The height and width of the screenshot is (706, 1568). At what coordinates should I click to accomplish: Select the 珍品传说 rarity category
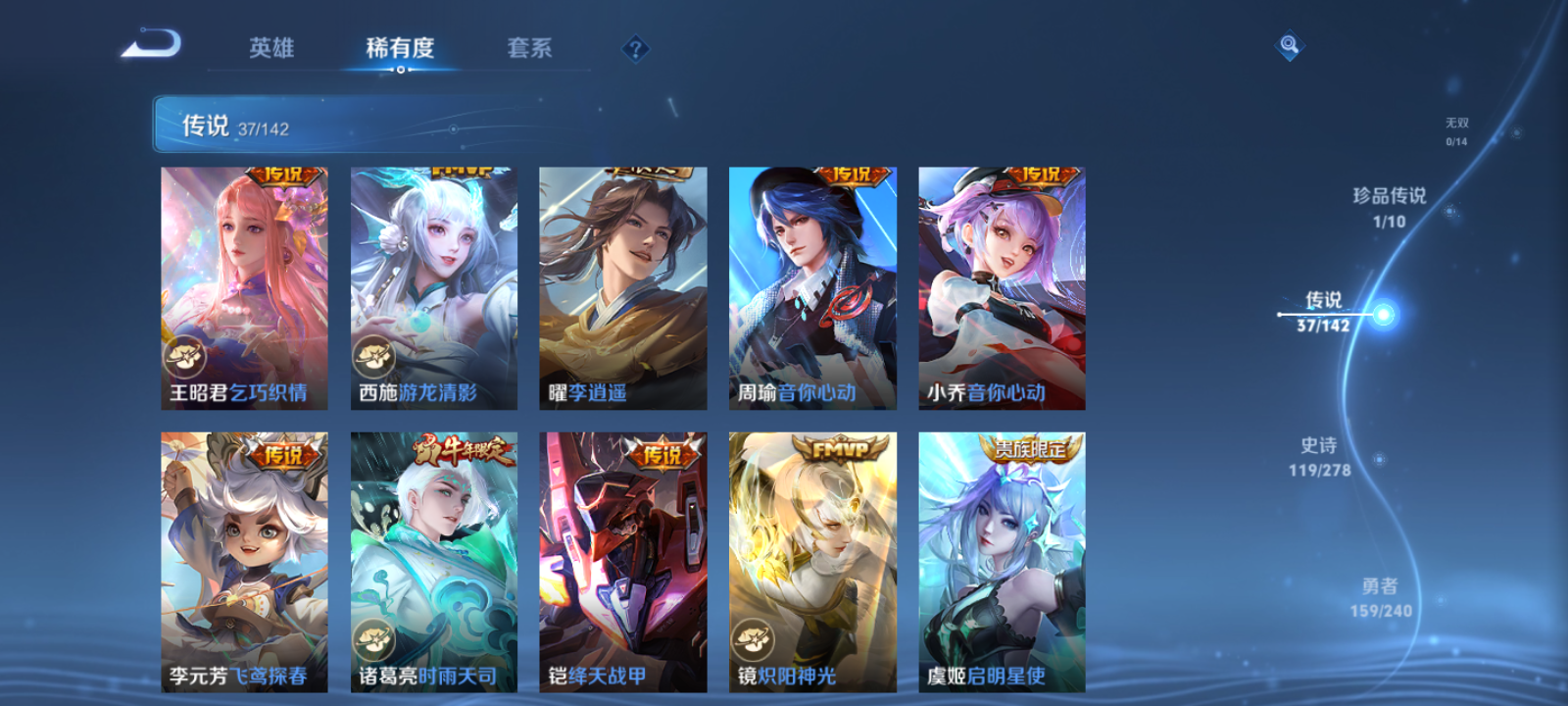click(x=1388, y=208)
